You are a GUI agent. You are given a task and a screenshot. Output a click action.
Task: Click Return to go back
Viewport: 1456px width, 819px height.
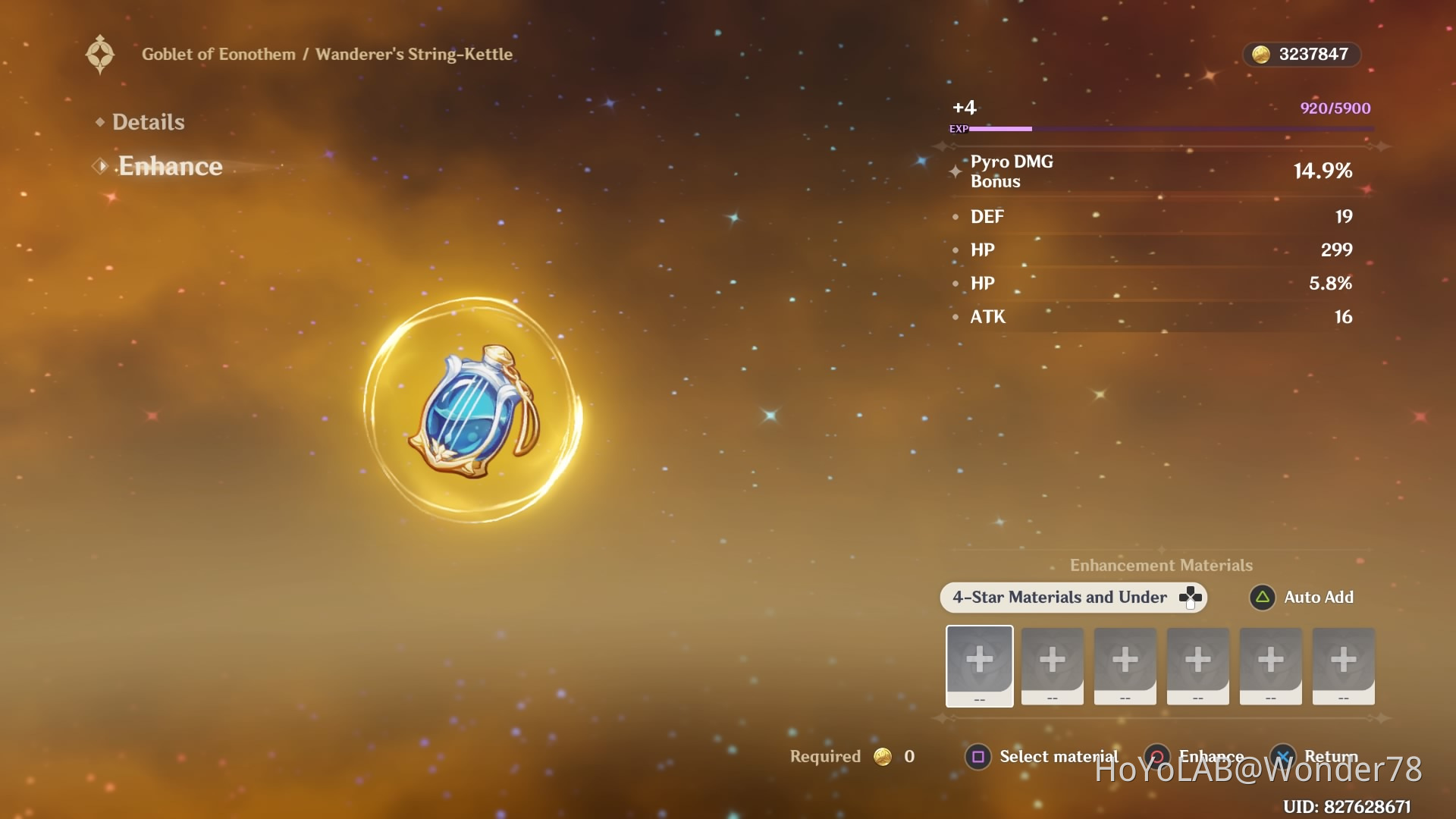(1318, 757)
